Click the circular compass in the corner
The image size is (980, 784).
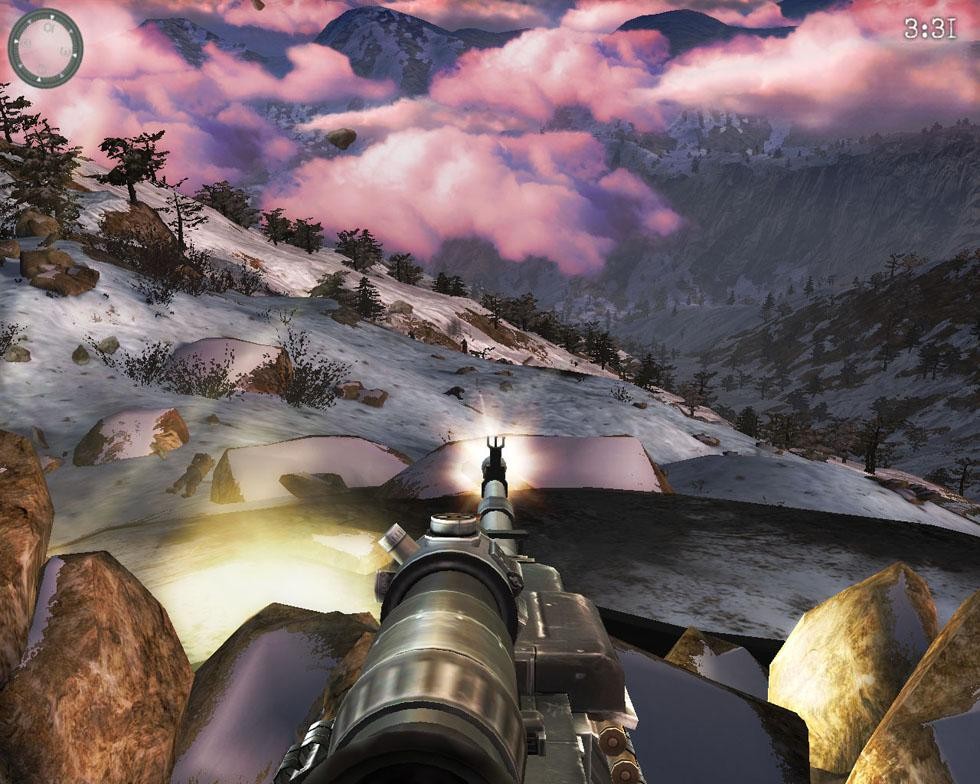45,47
